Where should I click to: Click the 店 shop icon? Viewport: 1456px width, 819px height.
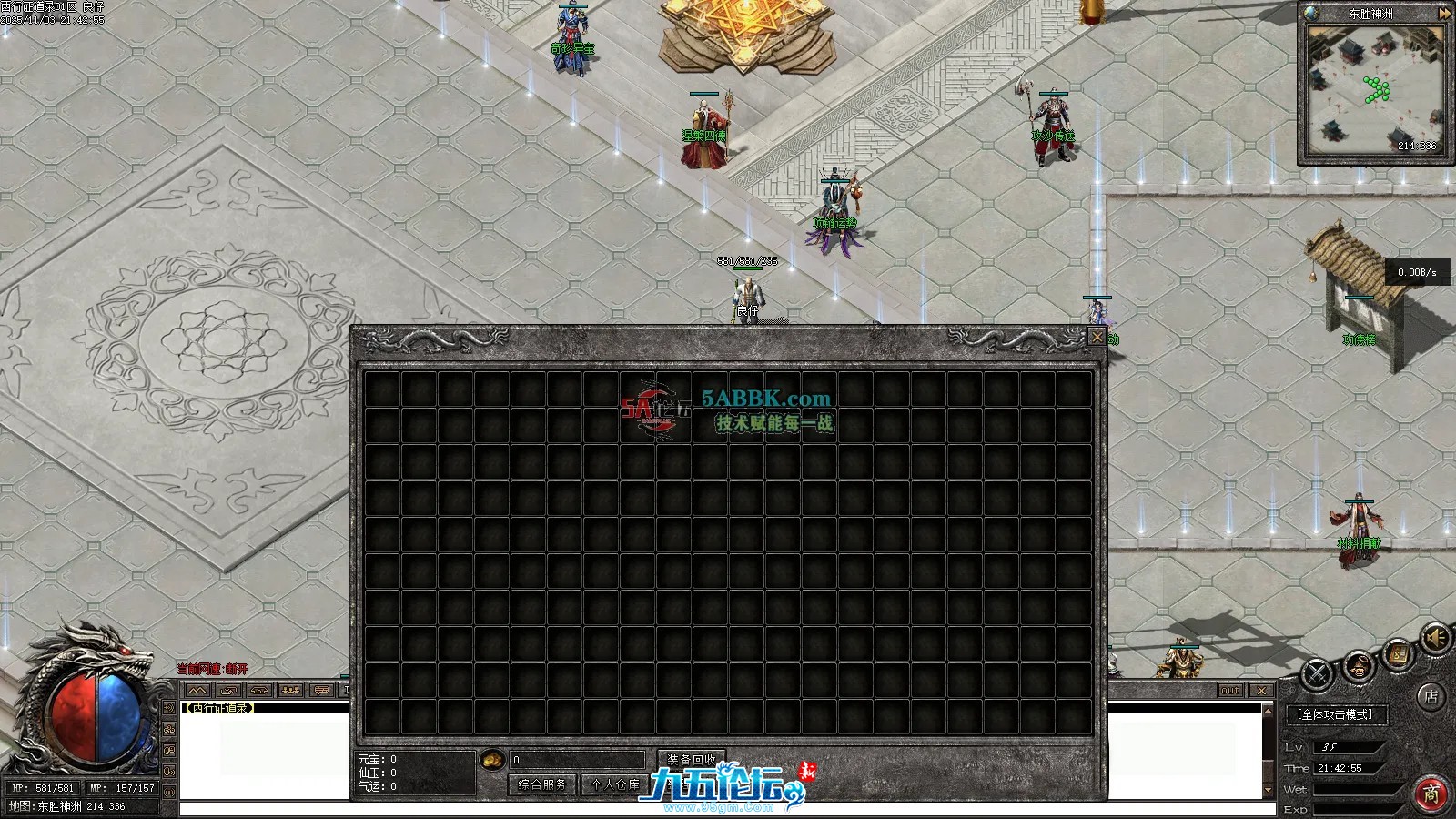tap(1431, 696)
